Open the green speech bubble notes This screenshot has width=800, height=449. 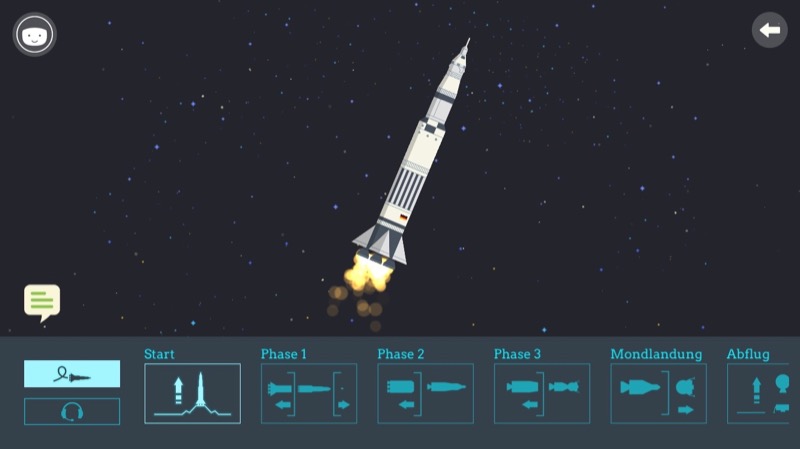(42, 301)
